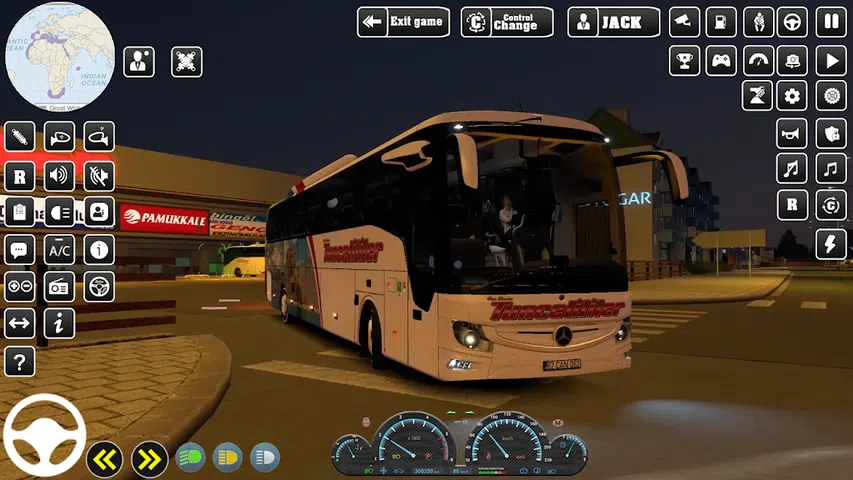Viewport: 853px width, 480px height.
Task: Switch view with the security camera icon
Action: point(685,22)
